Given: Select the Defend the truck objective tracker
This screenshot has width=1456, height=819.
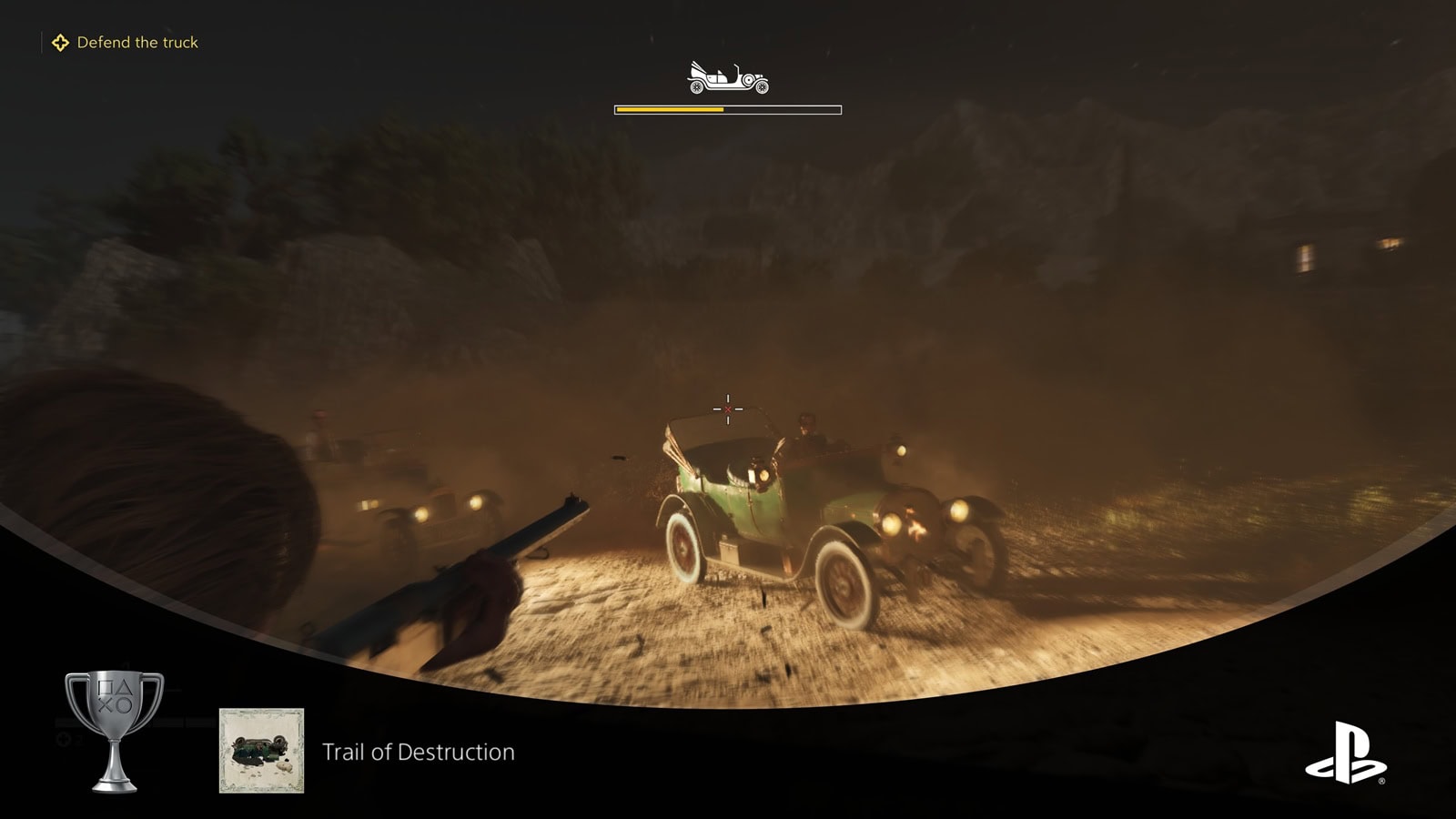Looking at the screenshot, I should point(126,43).
